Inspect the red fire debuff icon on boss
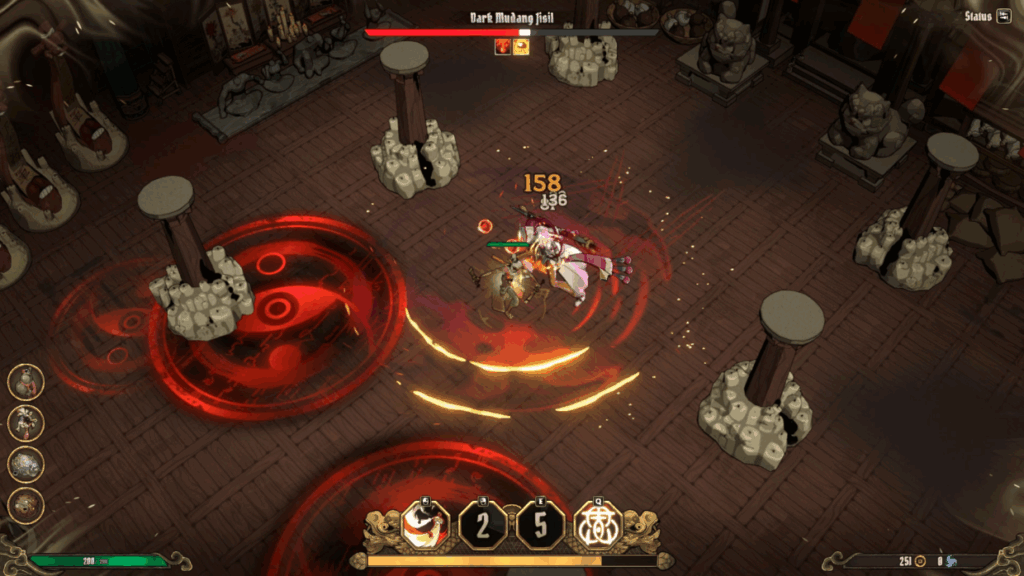Image resolution: width=1024 pixels, height=576 pixels. 503,46
